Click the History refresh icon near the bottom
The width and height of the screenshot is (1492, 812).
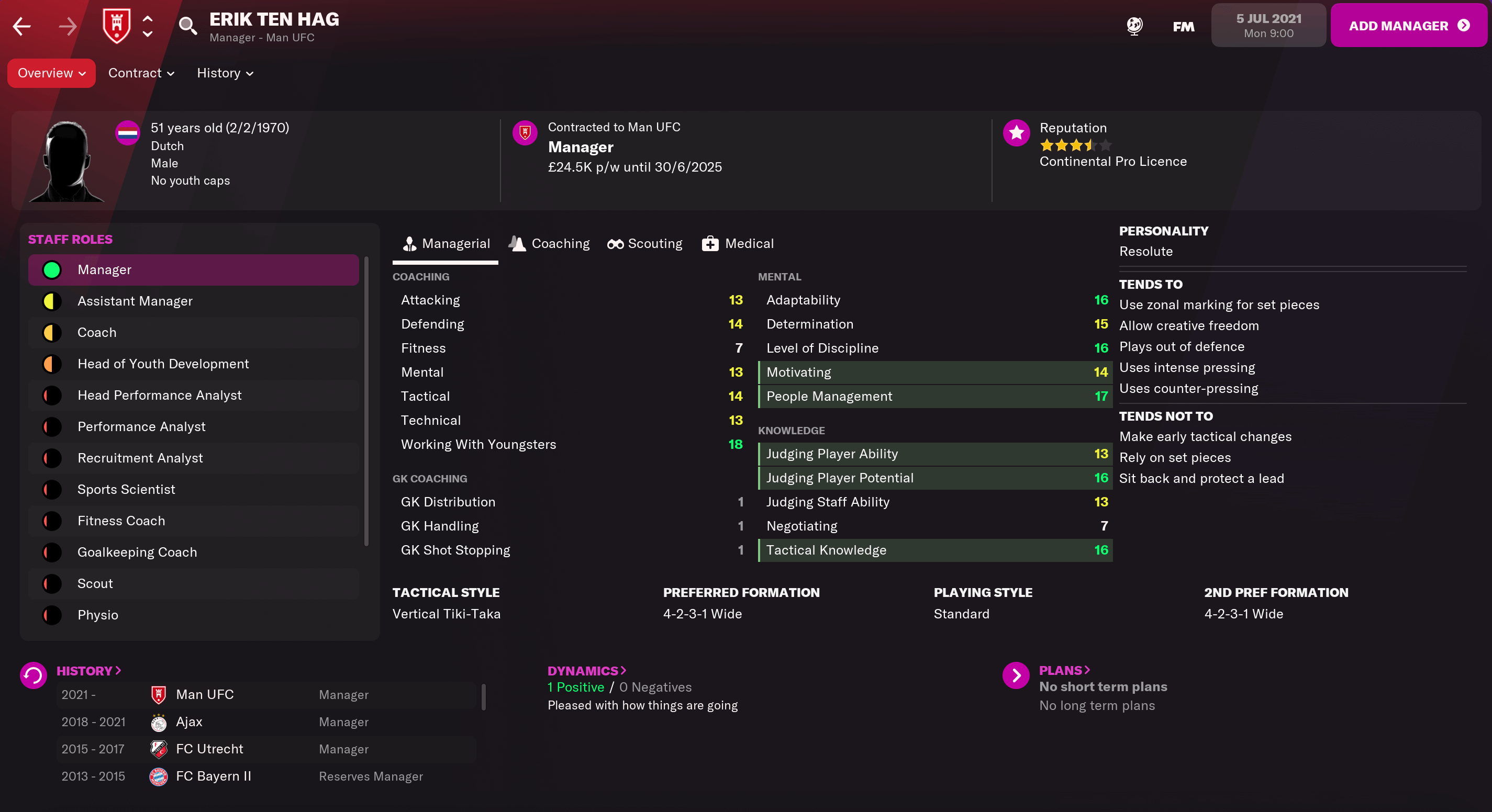tap(33, 675)
